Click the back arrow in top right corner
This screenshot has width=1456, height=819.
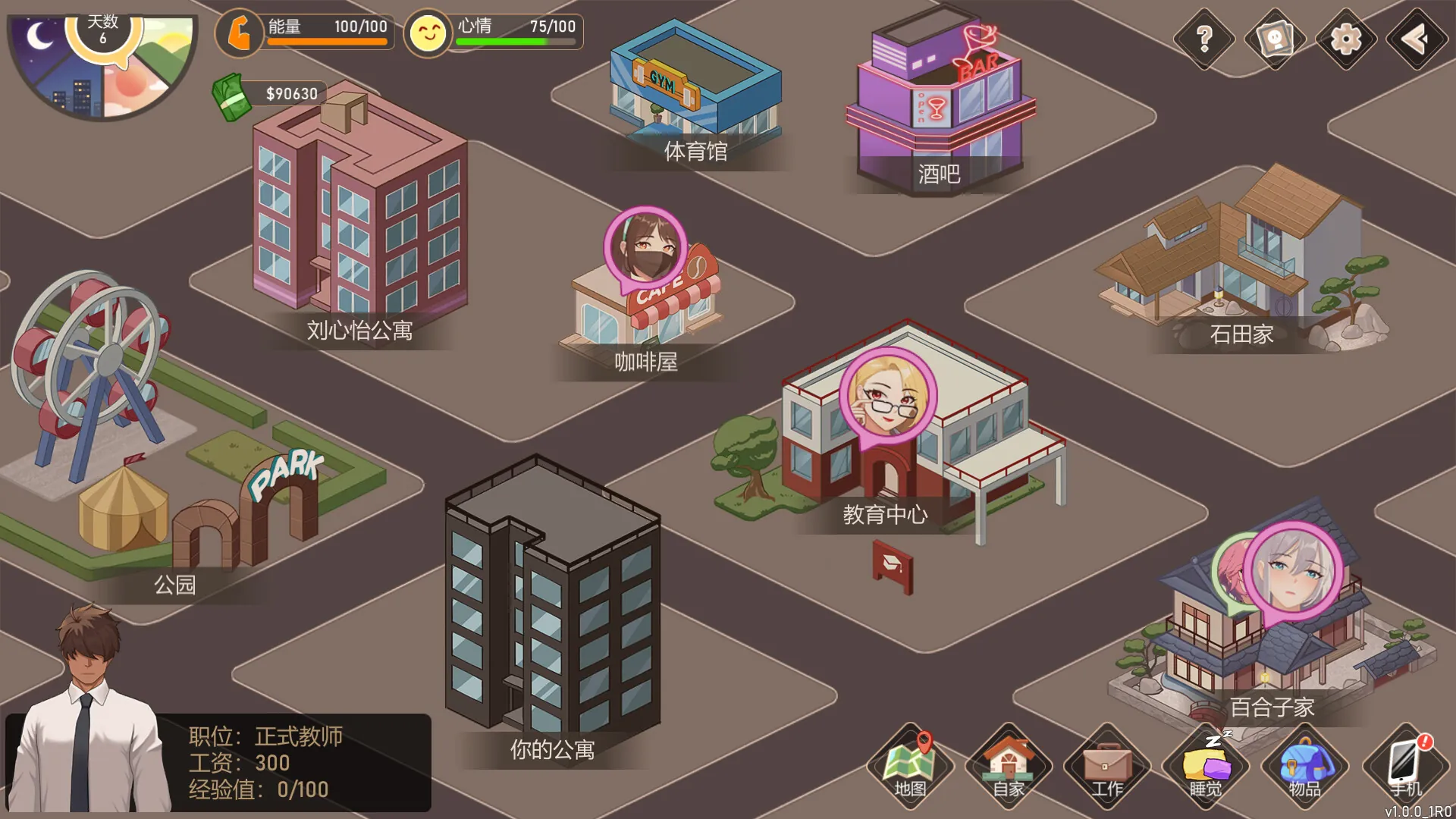pyautogui.click(x=1415, y=39)
